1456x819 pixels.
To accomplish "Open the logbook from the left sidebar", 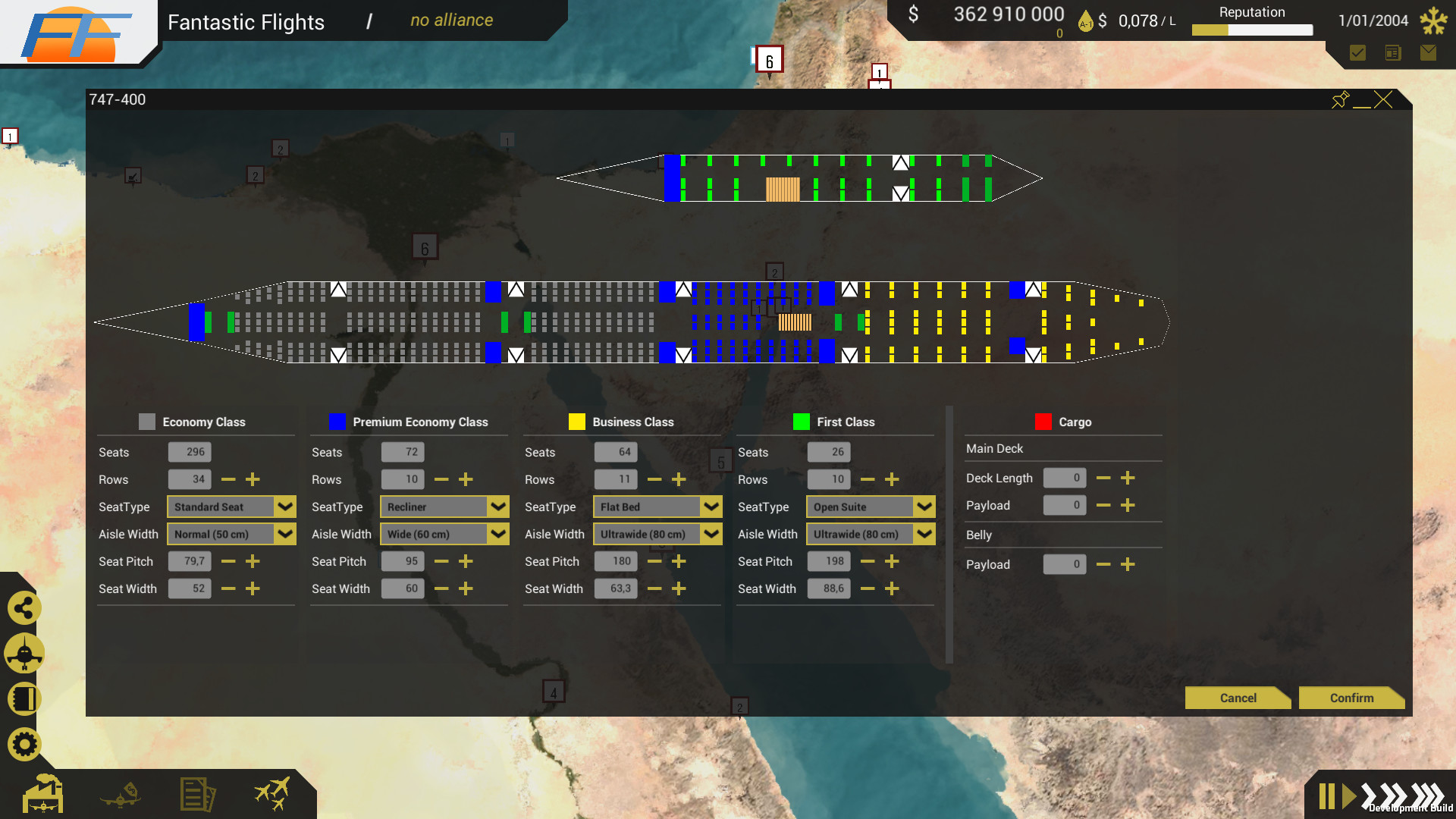I will pos(24,698).
